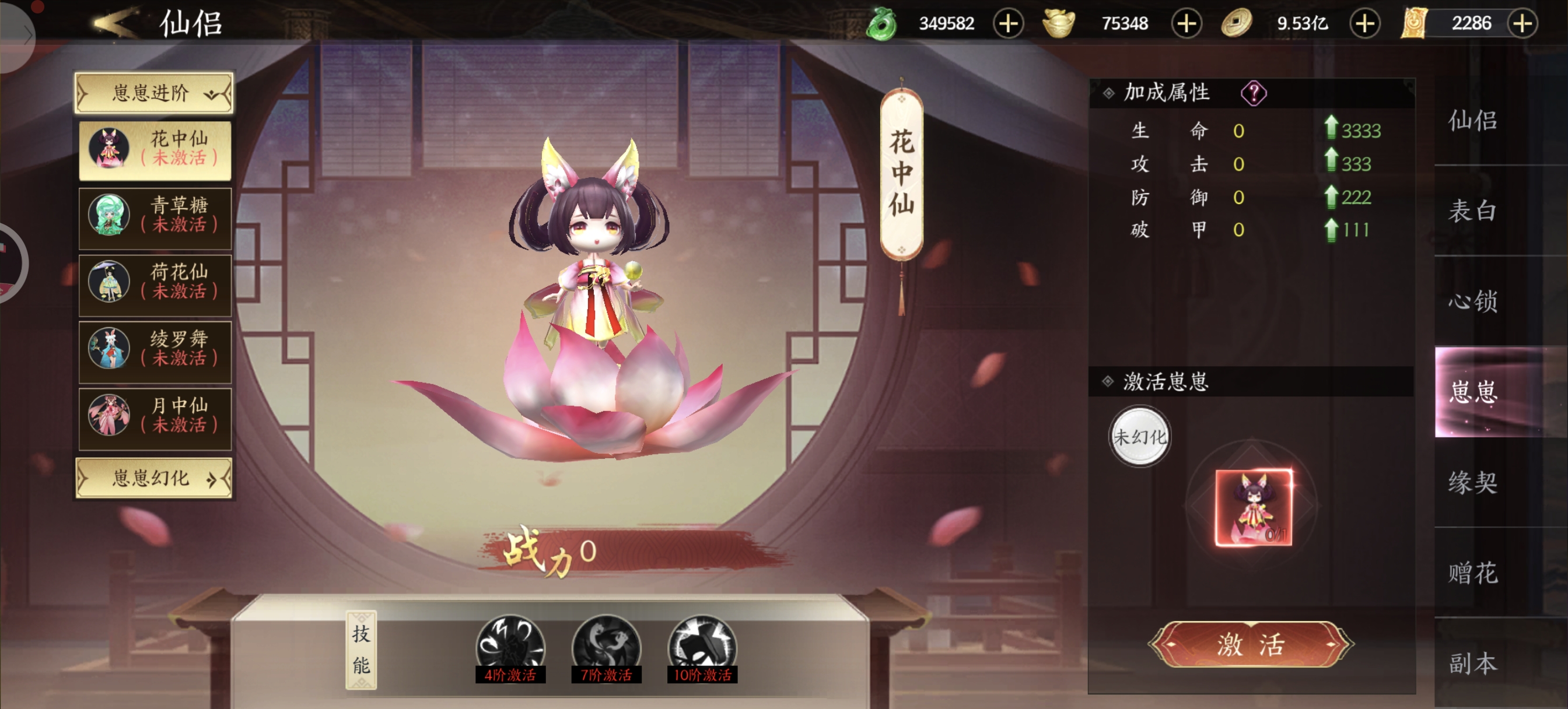Viewport: 1568px width, 709px height.
Task: Go back using the arrow beside 仙侣
Action: point(114,23)
